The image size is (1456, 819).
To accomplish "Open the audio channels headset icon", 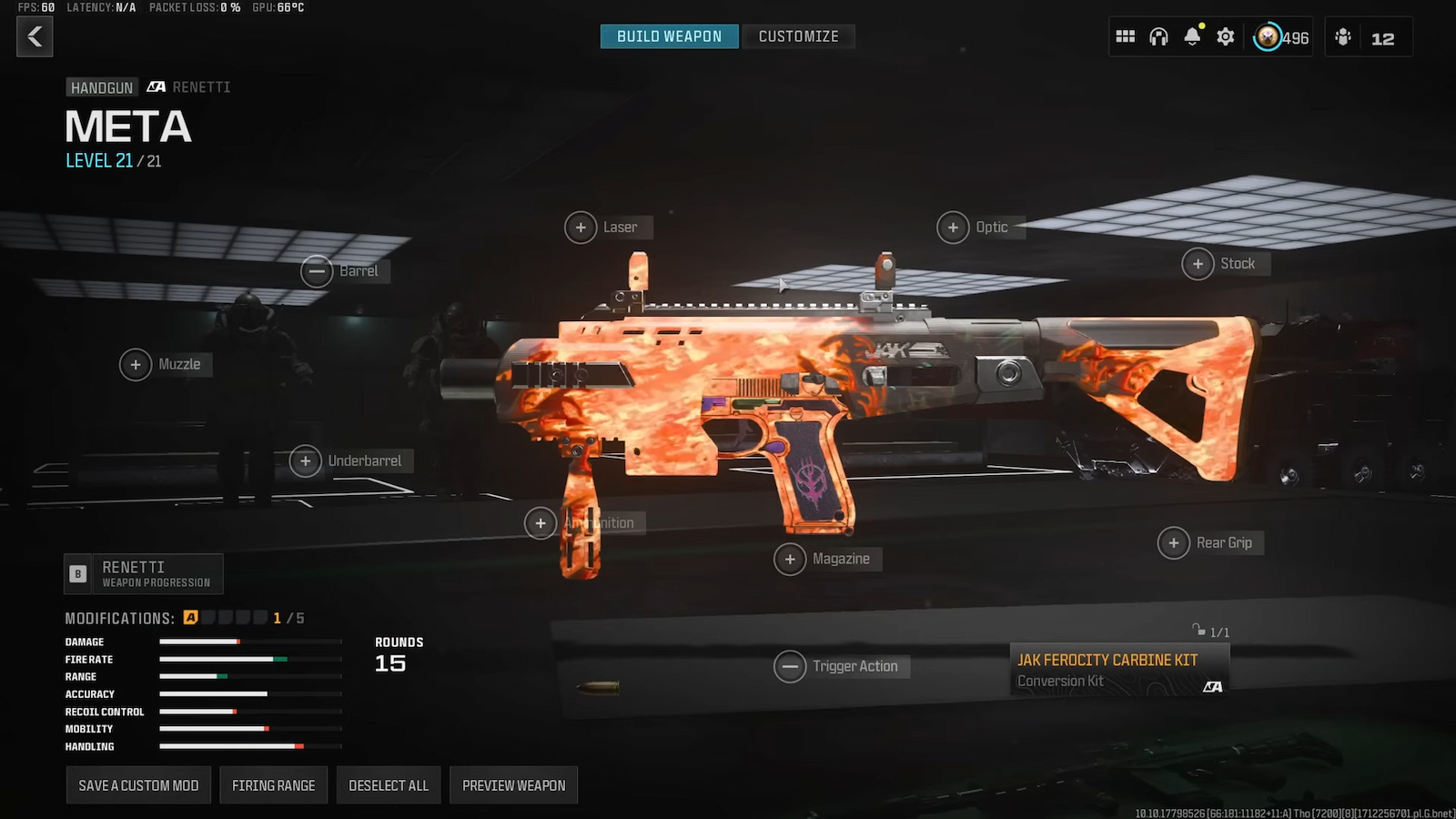I will coord(1158,36).
